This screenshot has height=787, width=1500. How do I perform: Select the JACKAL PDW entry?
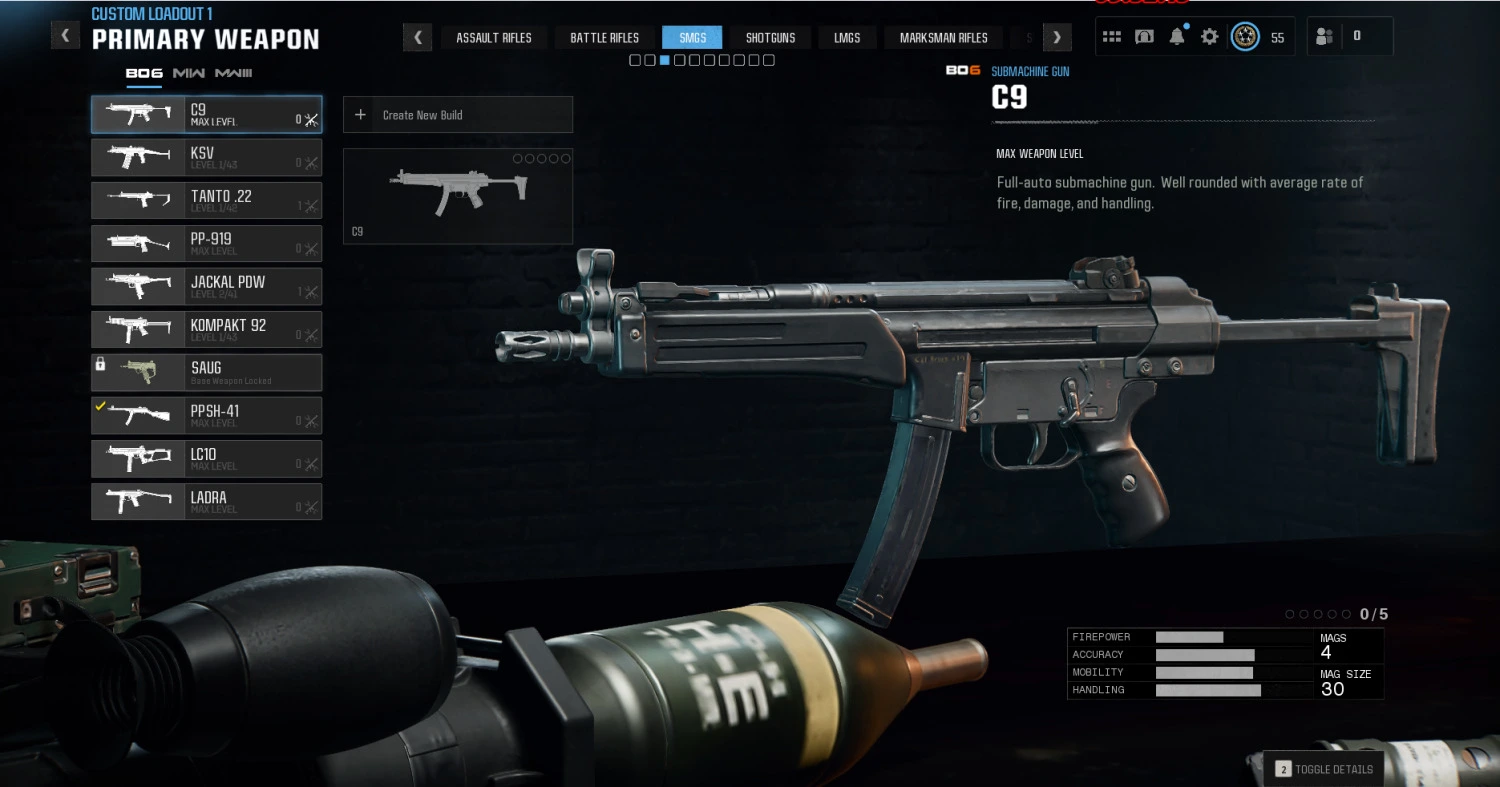[x=206, y=287]
